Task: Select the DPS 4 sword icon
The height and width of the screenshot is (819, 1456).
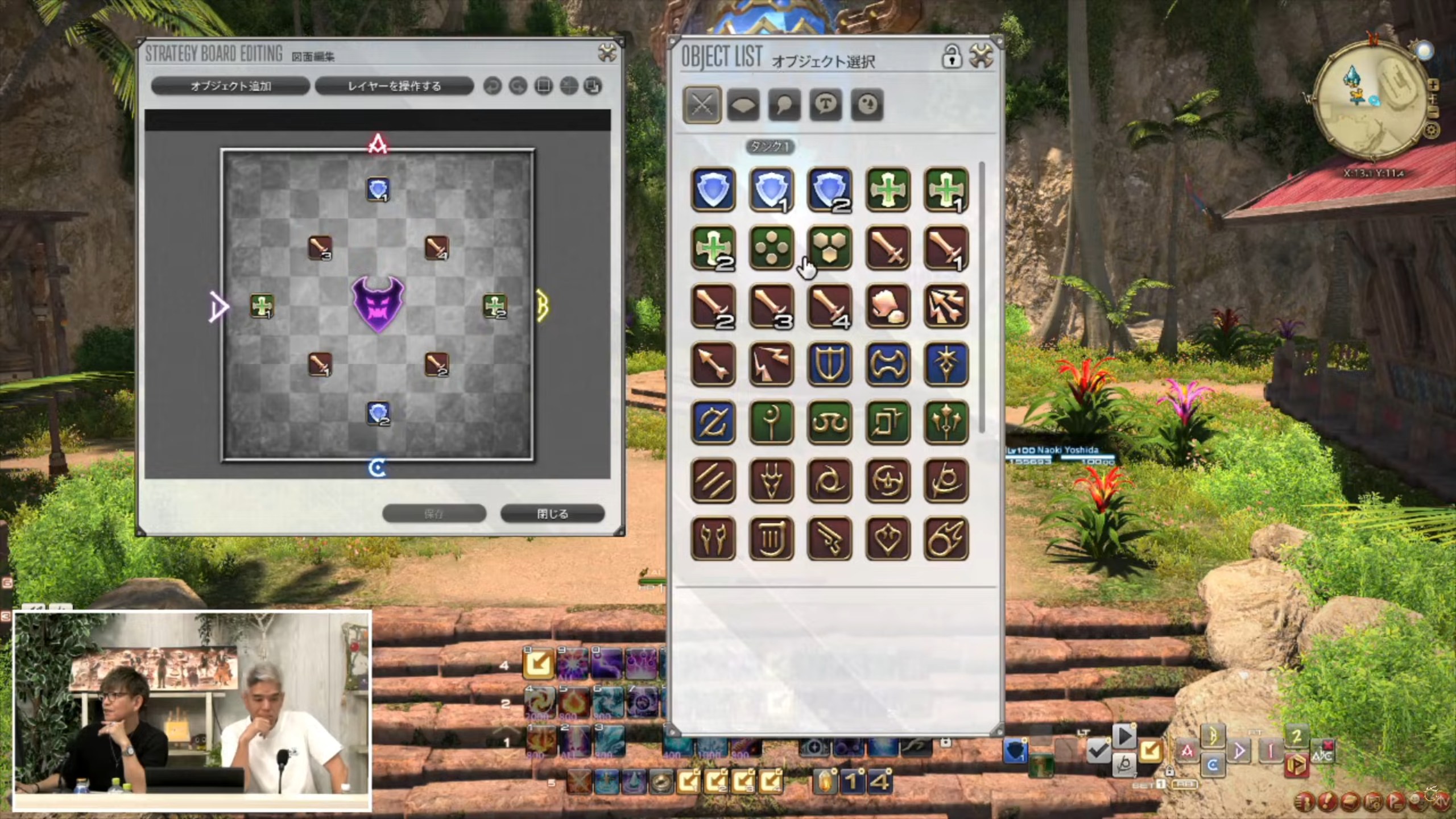Action: pos(829,307)
